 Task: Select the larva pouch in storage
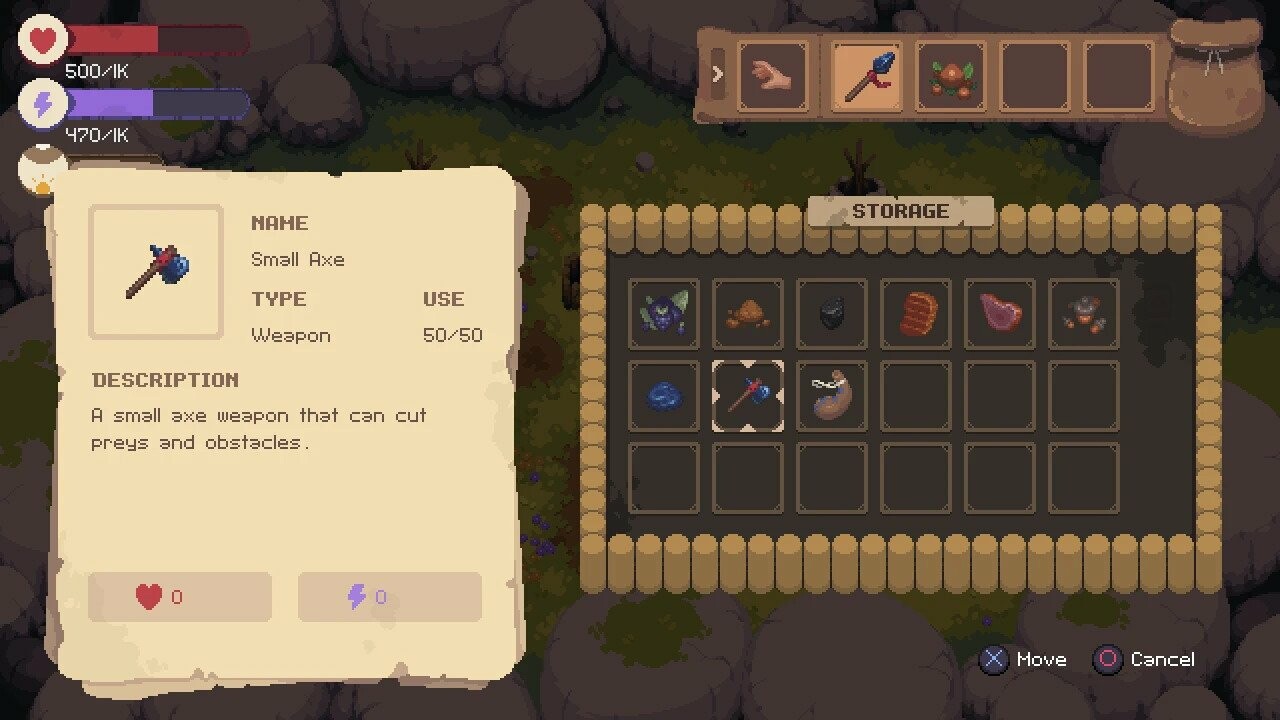coord(831,395)
